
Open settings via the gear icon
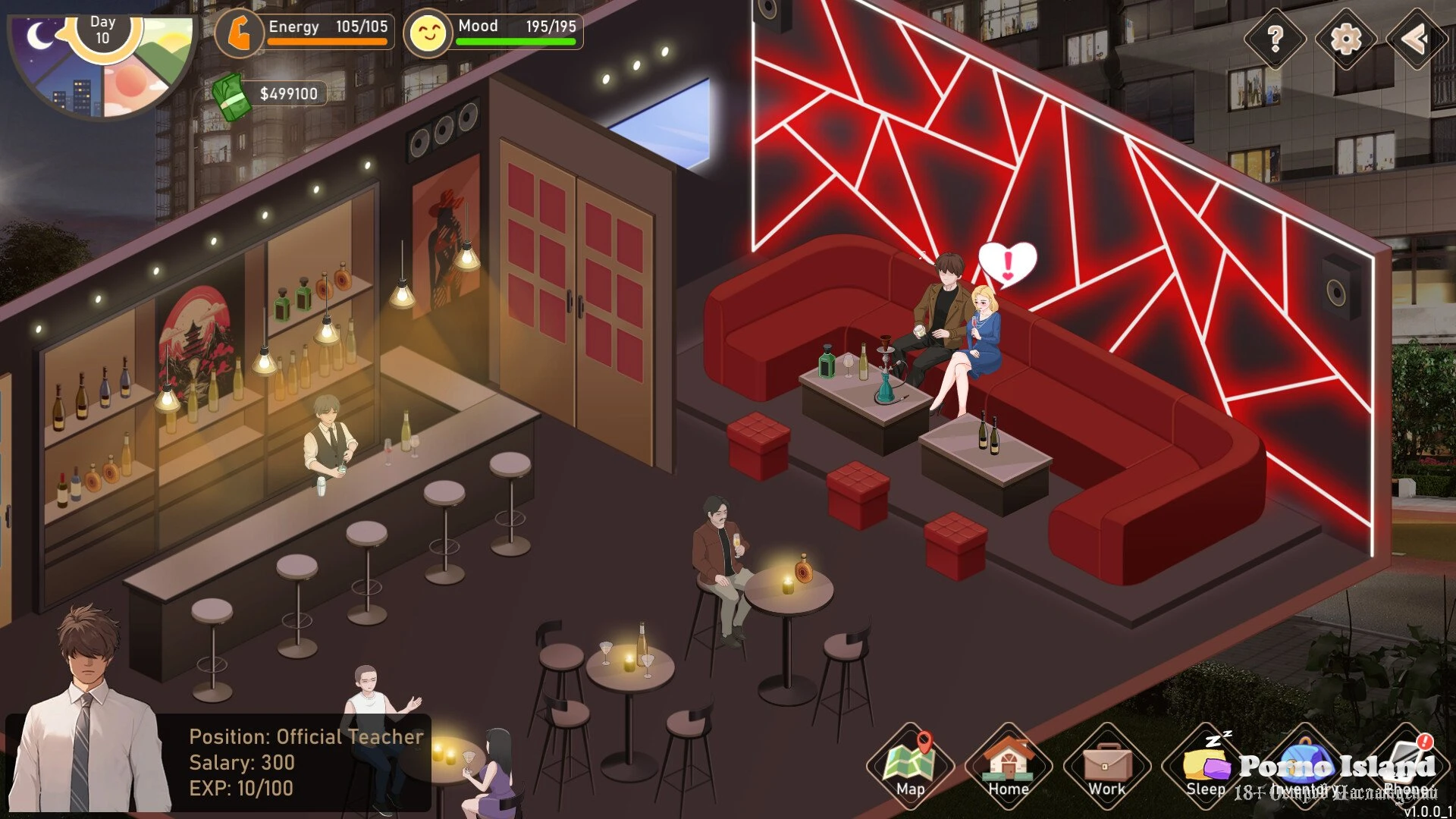tap(1346, 38)
